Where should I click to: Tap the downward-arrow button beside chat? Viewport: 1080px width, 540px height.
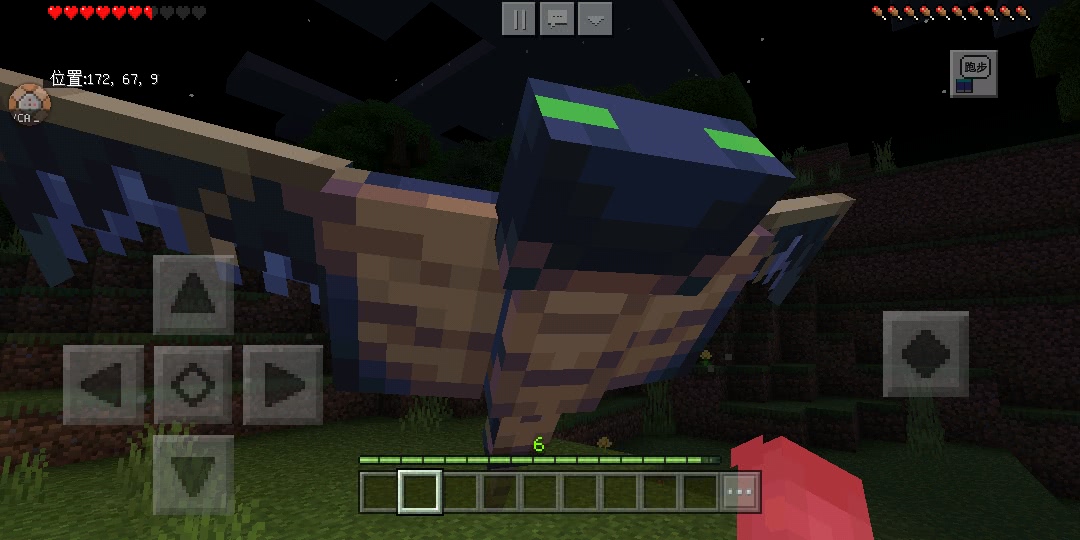click(595, 19)
